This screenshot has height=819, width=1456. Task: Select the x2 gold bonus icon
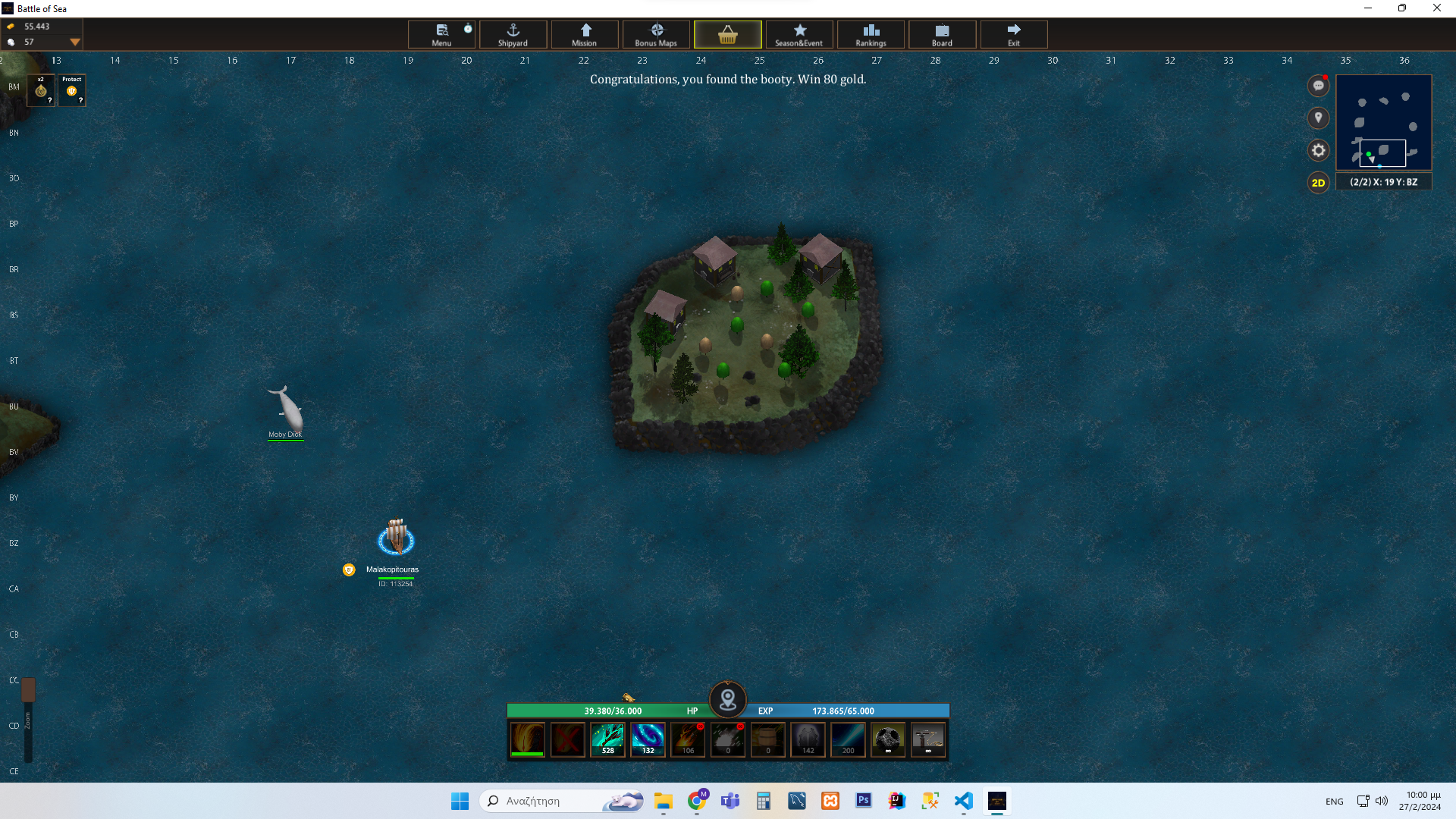pos(41,90)
